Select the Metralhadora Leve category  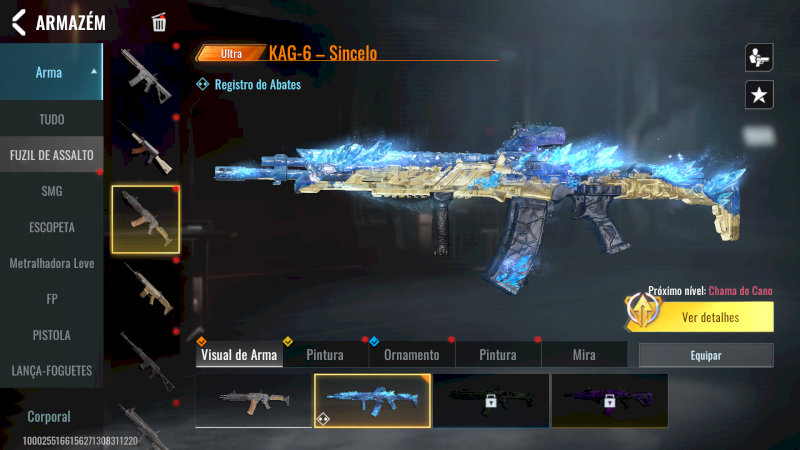(51, 263)
